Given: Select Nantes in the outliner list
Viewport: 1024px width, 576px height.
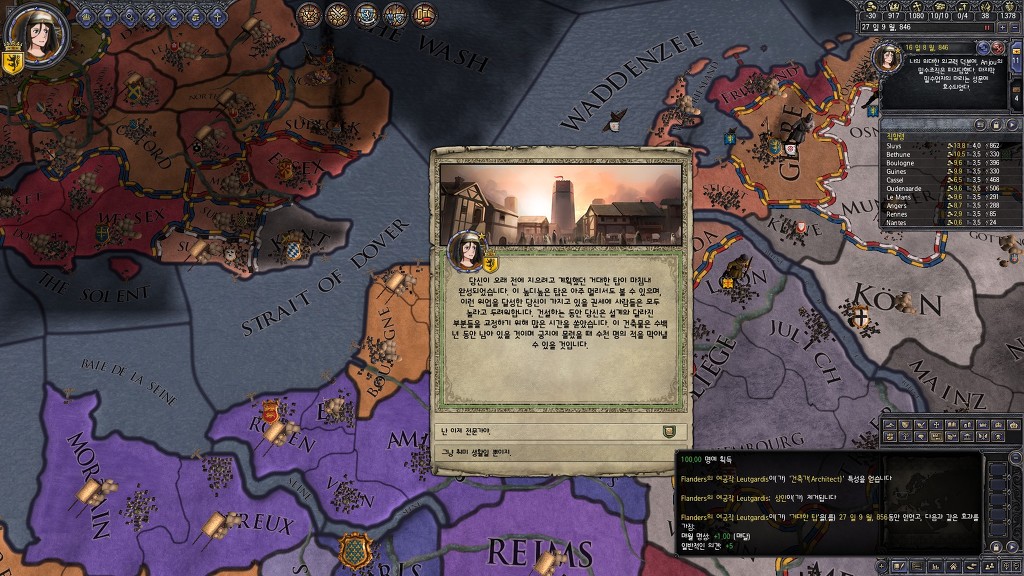Looking at the screenshot, I should [895, 222].
